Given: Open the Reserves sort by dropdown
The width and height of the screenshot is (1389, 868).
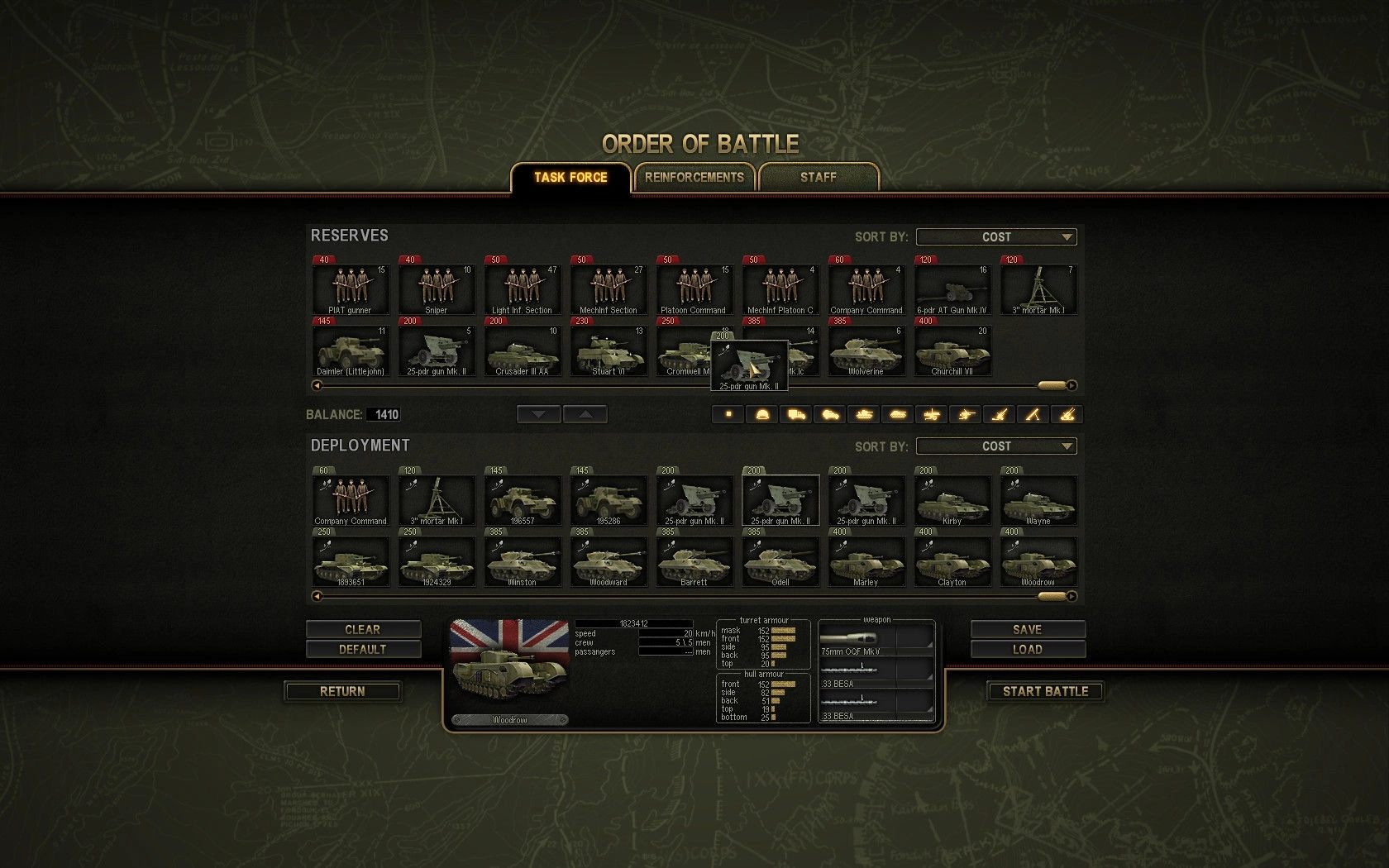Looking at the screenshot, I should [995, 237].
